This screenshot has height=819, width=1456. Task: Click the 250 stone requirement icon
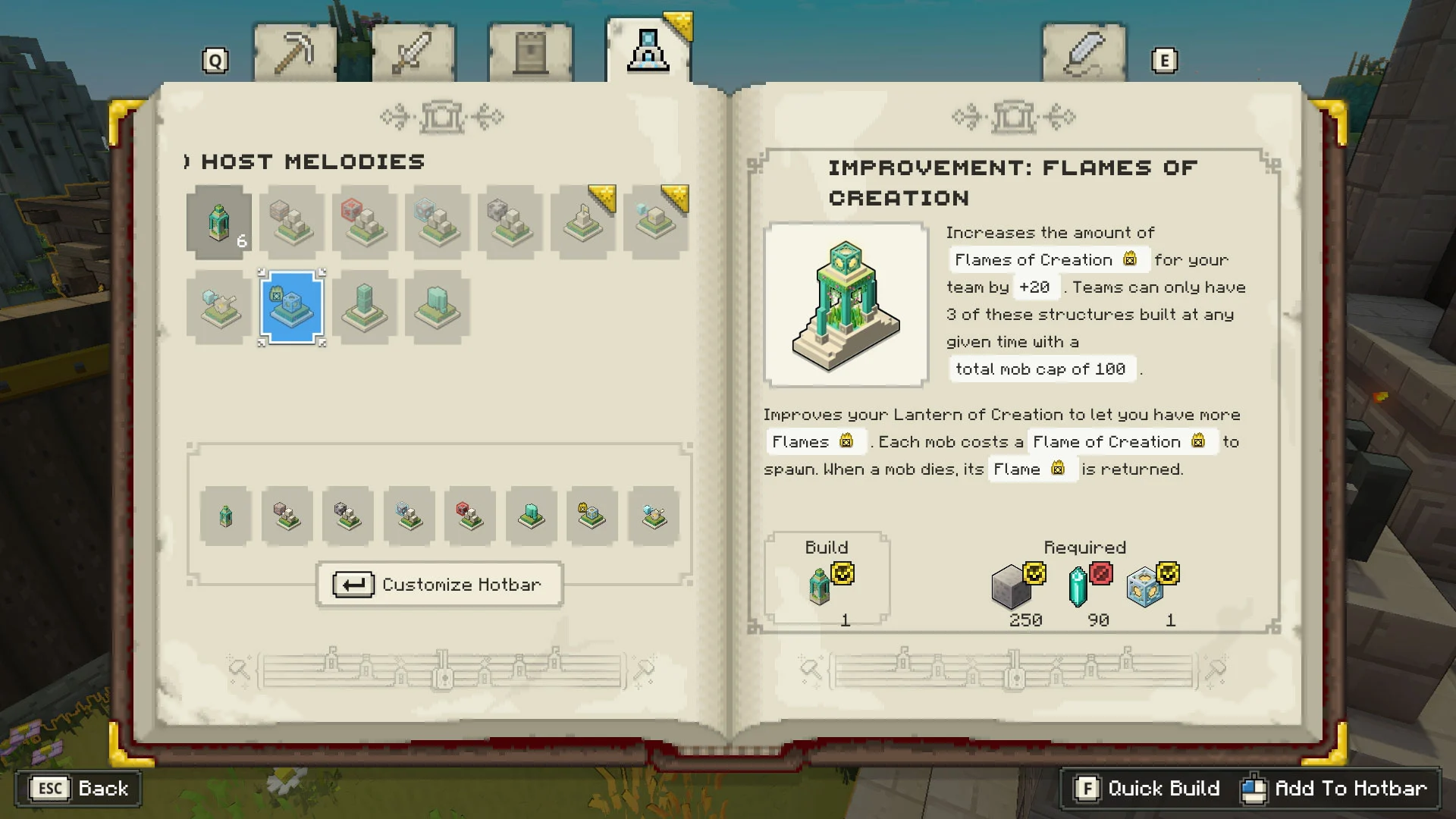point(1013,587)
